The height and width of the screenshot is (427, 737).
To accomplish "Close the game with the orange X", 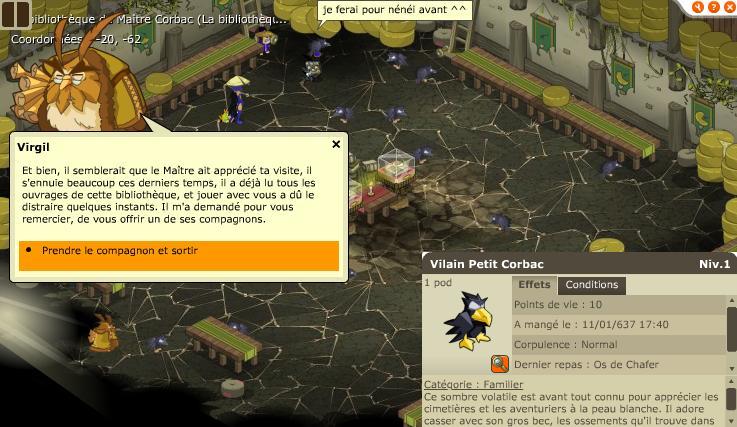I will click(729, 6).
